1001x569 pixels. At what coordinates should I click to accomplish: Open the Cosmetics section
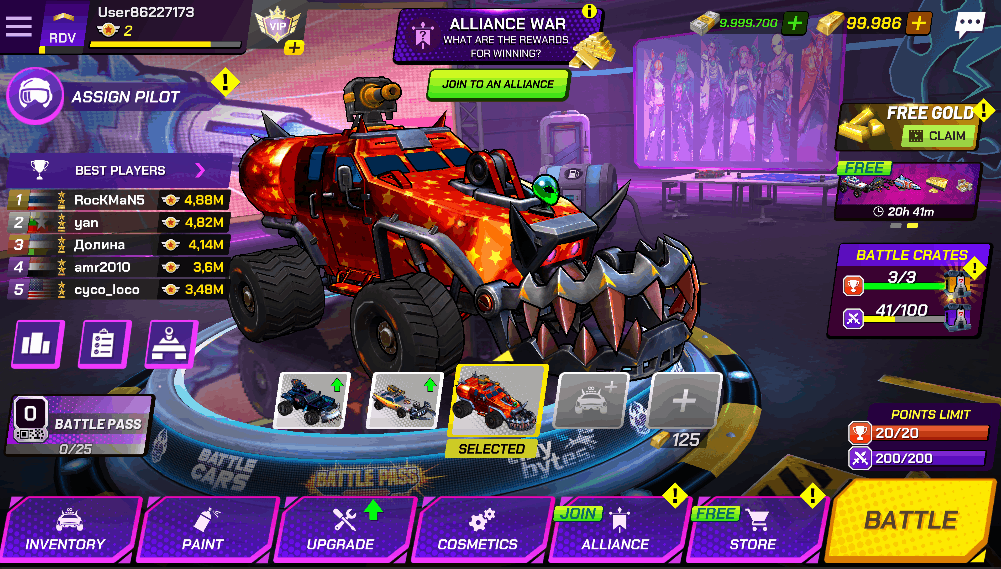point(478,529)
